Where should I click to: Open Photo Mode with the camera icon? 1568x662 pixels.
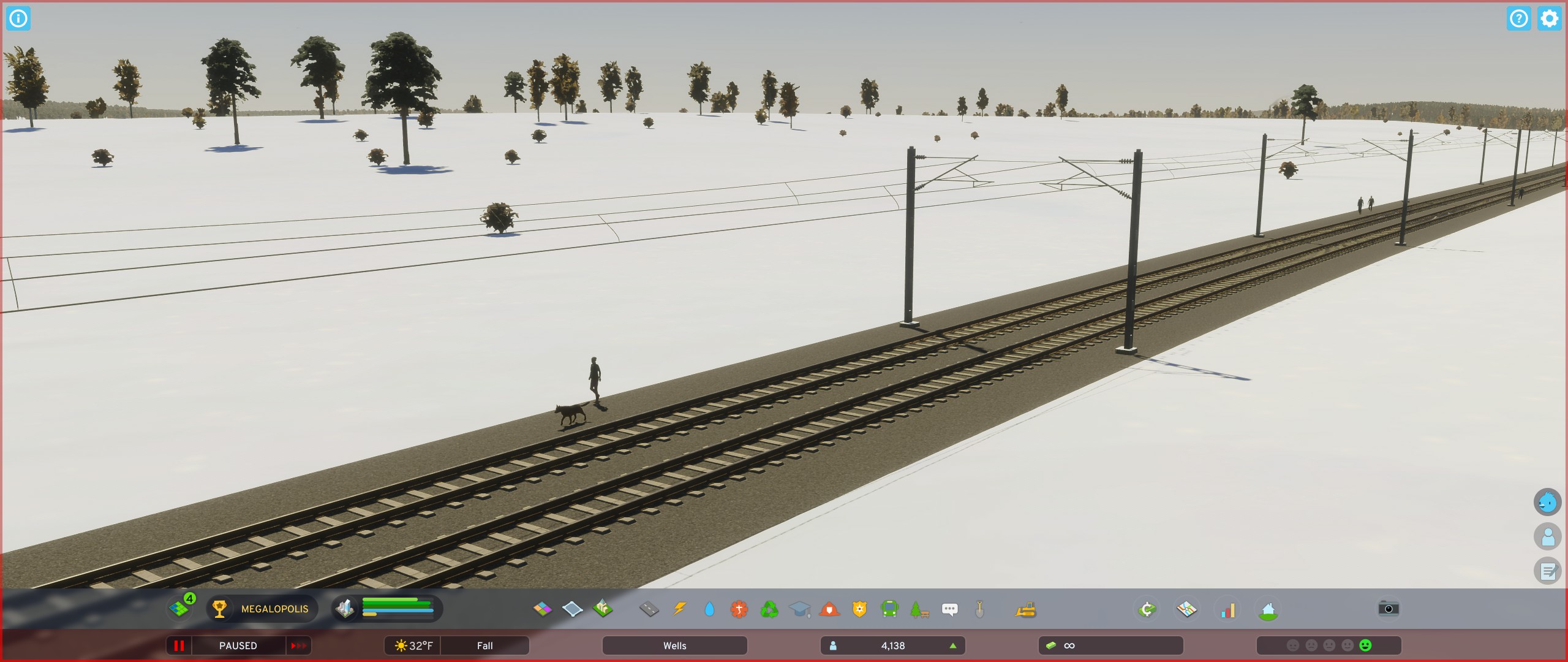tap(1388, 609)
